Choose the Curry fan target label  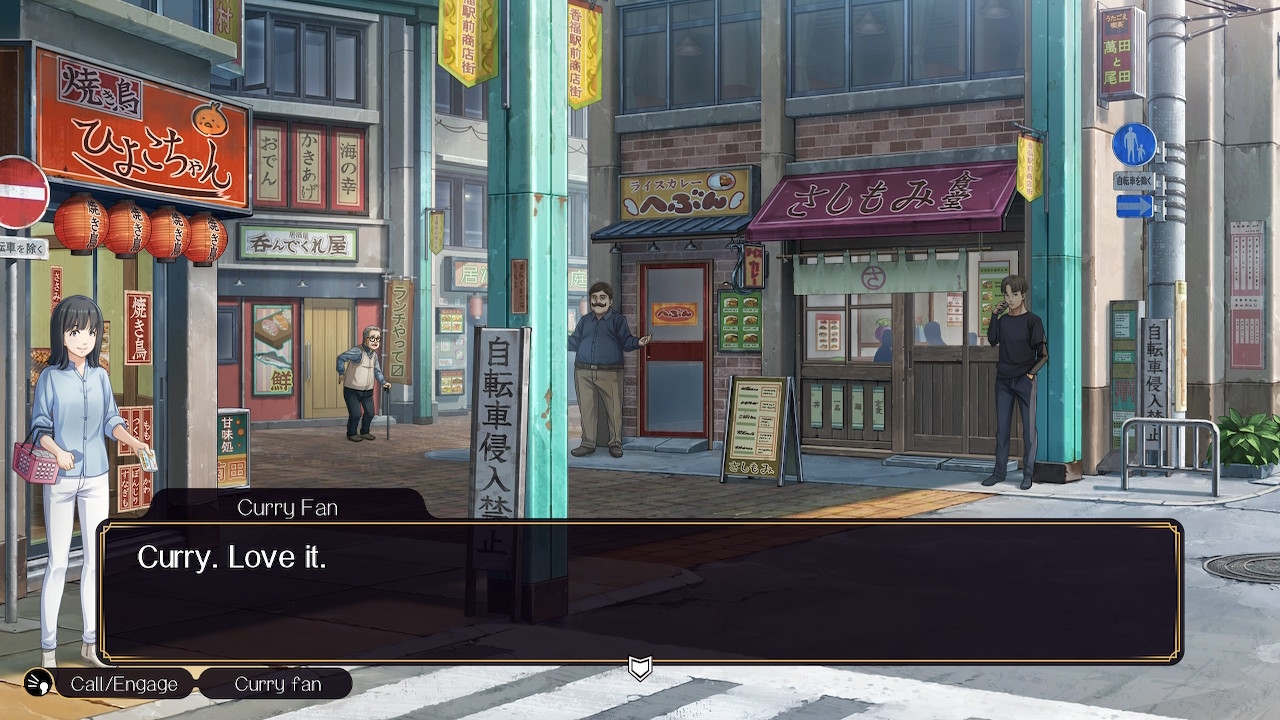[277, 684]
